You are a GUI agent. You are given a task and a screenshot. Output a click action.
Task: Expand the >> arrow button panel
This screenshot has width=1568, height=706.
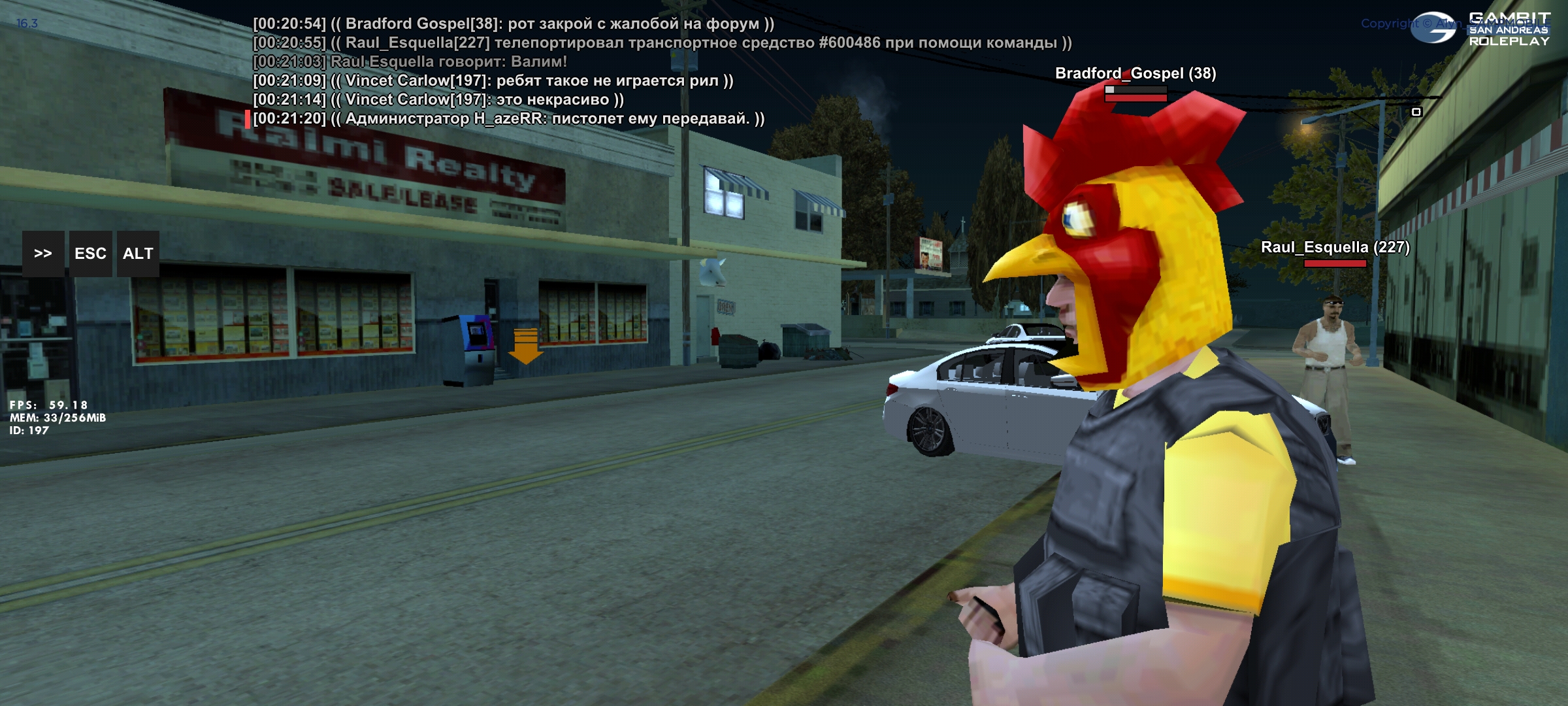[x=43, y=254]
